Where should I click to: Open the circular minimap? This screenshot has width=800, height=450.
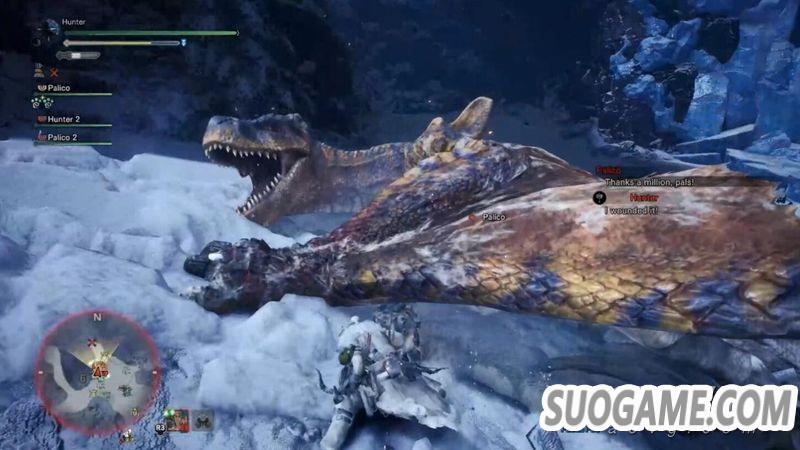pos(98,370)
